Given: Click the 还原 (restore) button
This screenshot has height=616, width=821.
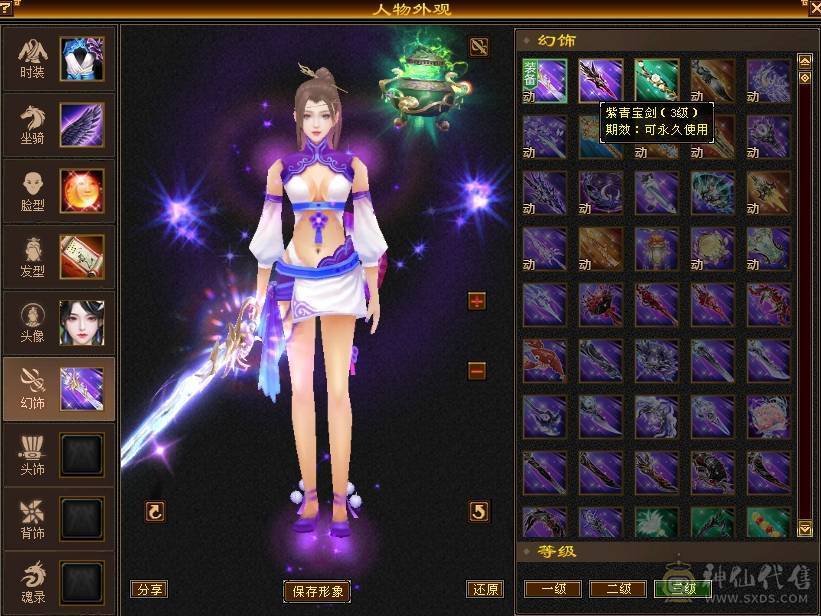Looking at the screenshot, I should (x=484, y=589).
